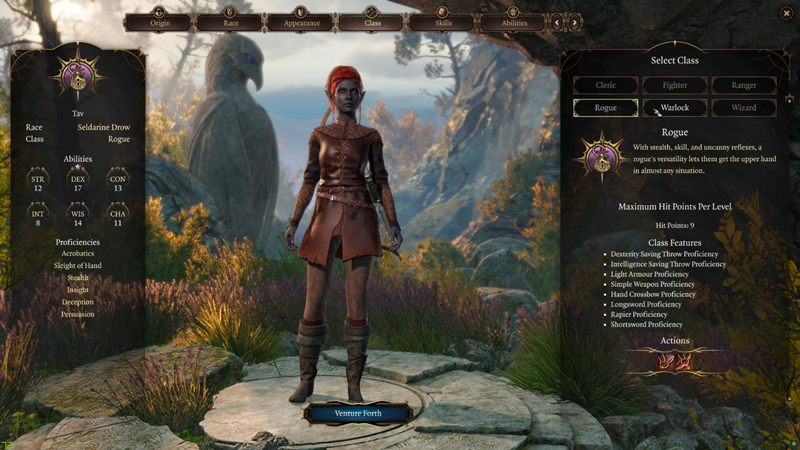
Task: Open the Skills tab
Action: click(x=443, y=21)
